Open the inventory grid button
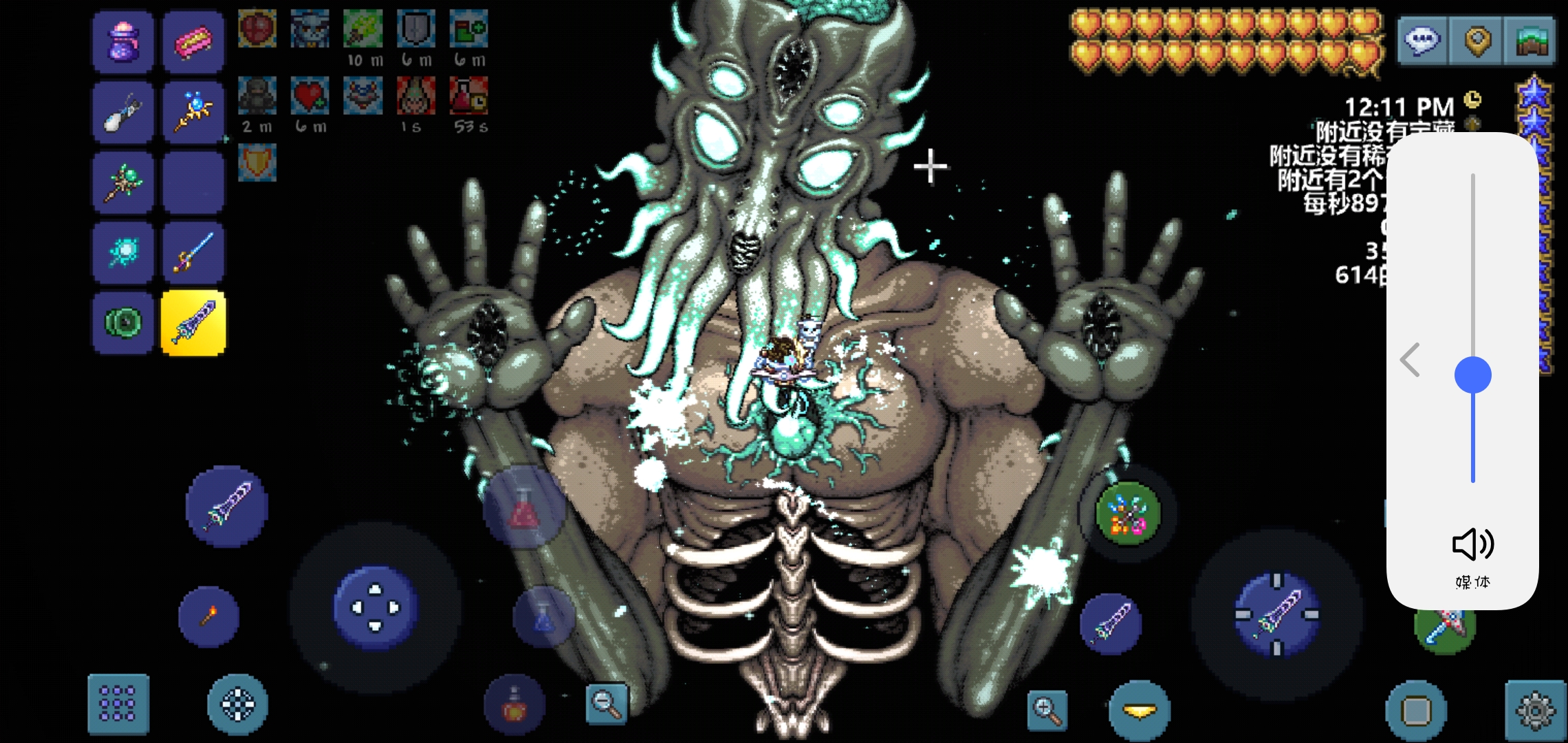Screen dimensions: 1568x743 pos(118,704)
